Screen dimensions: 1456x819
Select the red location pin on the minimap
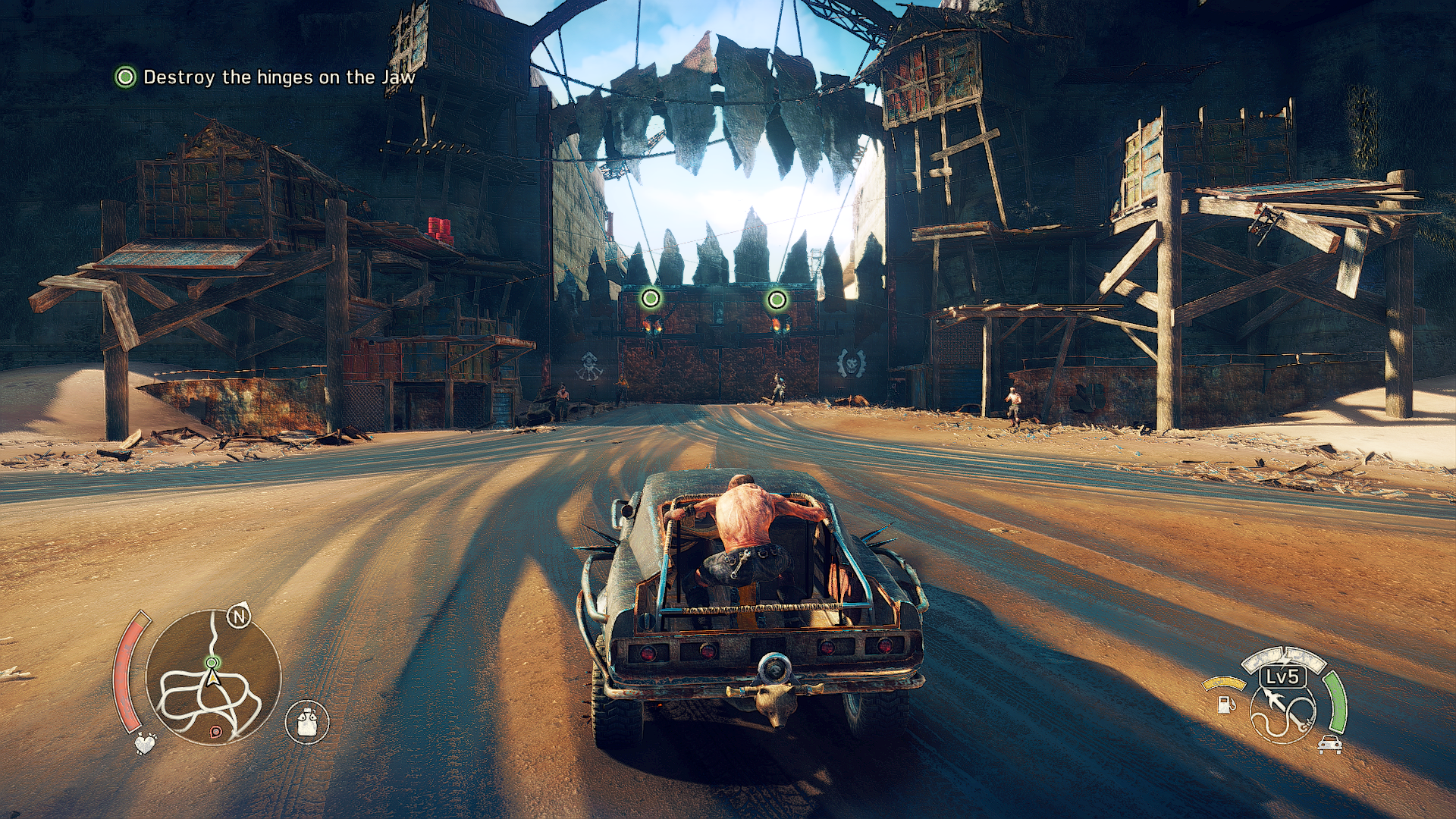(x=215, y=732)
